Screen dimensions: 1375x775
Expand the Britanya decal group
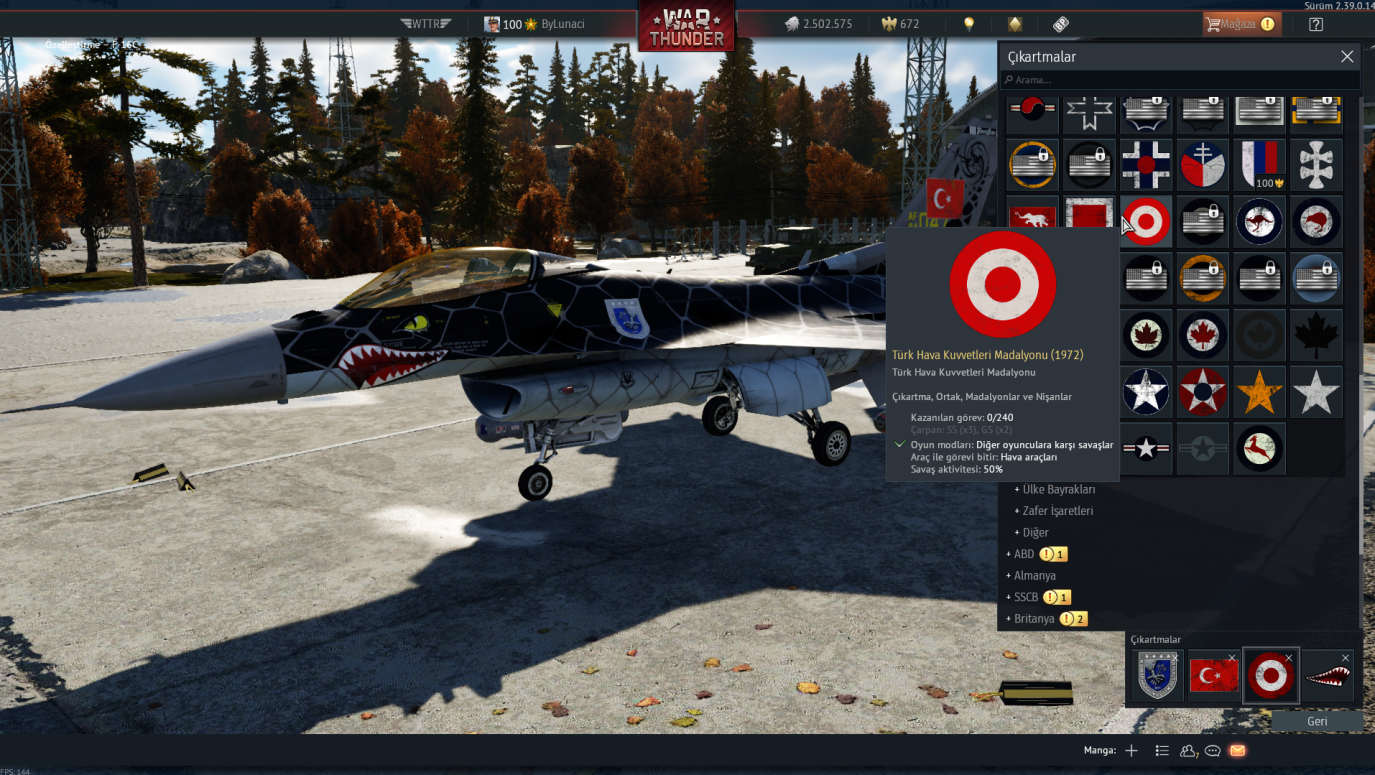pyautogui.click(x=1033, y=619)
